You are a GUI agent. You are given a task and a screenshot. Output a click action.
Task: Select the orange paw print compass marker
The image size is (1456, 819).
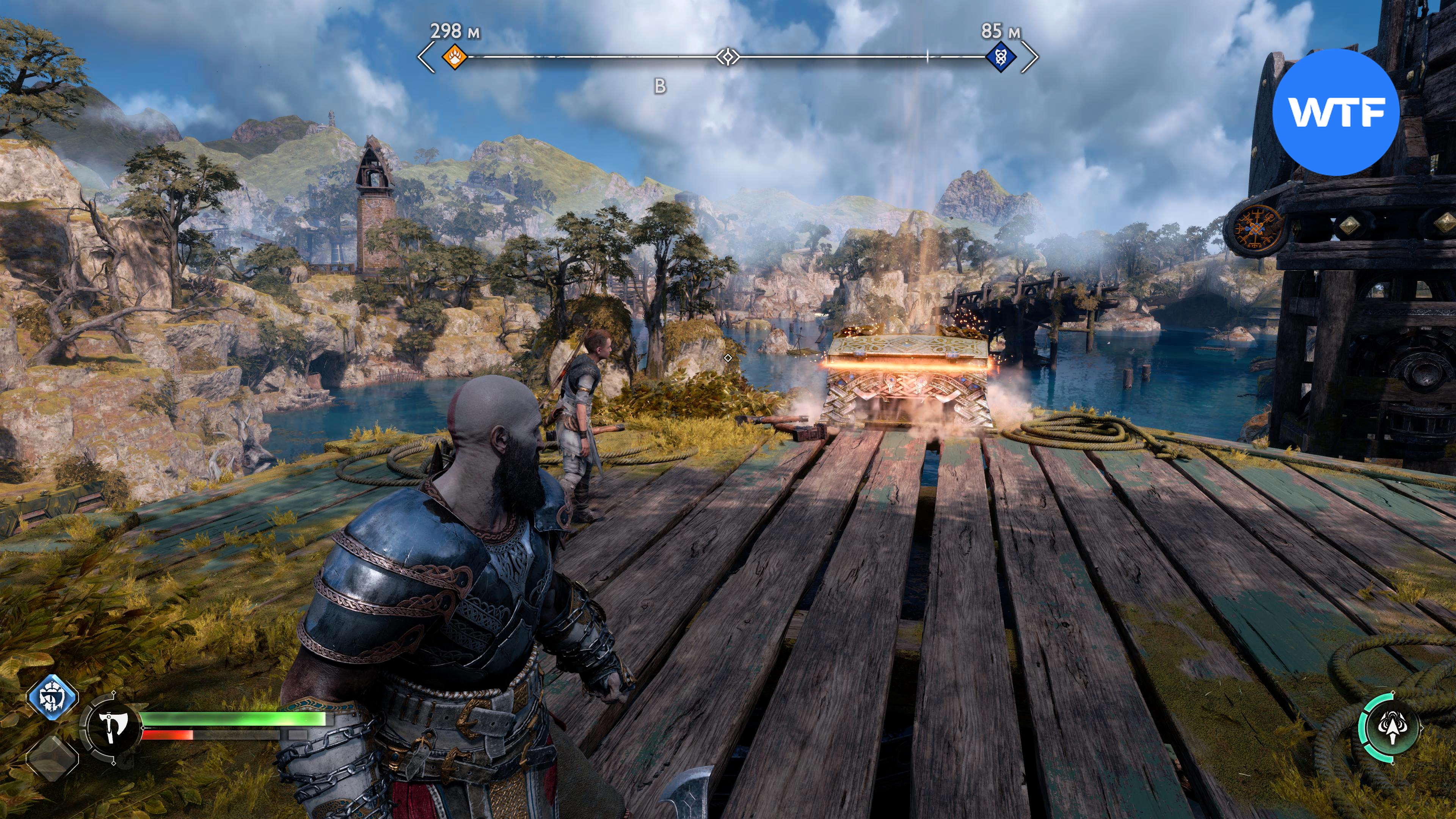(455, 57)
